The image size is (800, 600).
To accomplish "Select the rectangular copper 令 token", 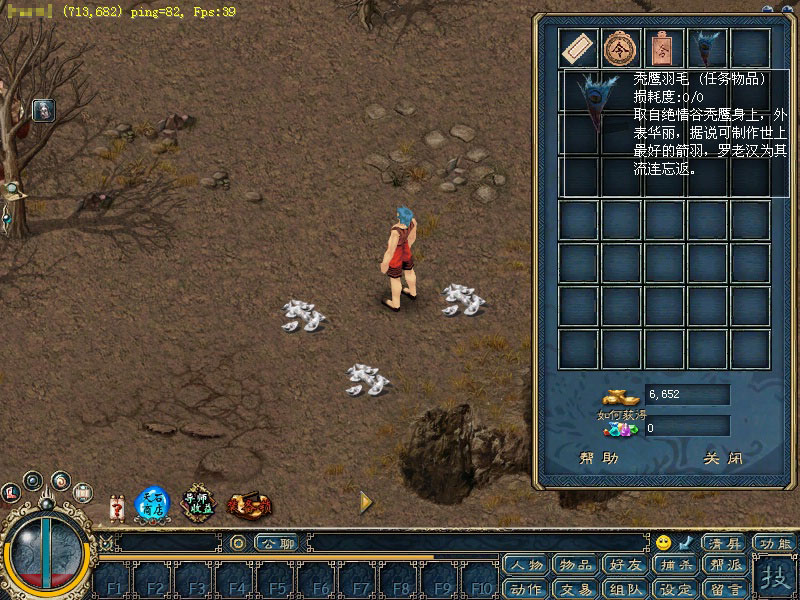I will tap(663, 47).
